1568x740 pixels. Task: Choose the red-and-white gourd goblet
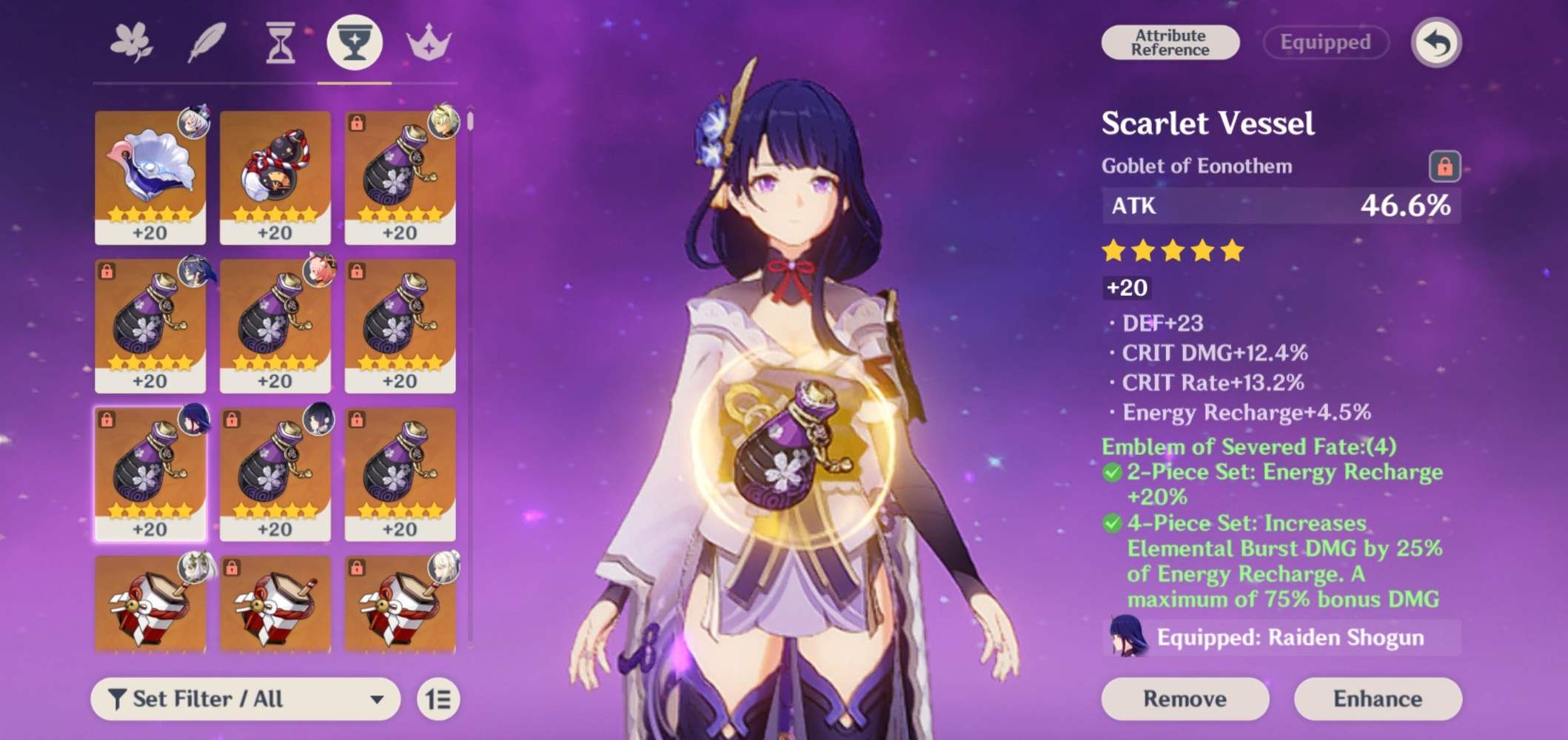click(x=275, y=177)
